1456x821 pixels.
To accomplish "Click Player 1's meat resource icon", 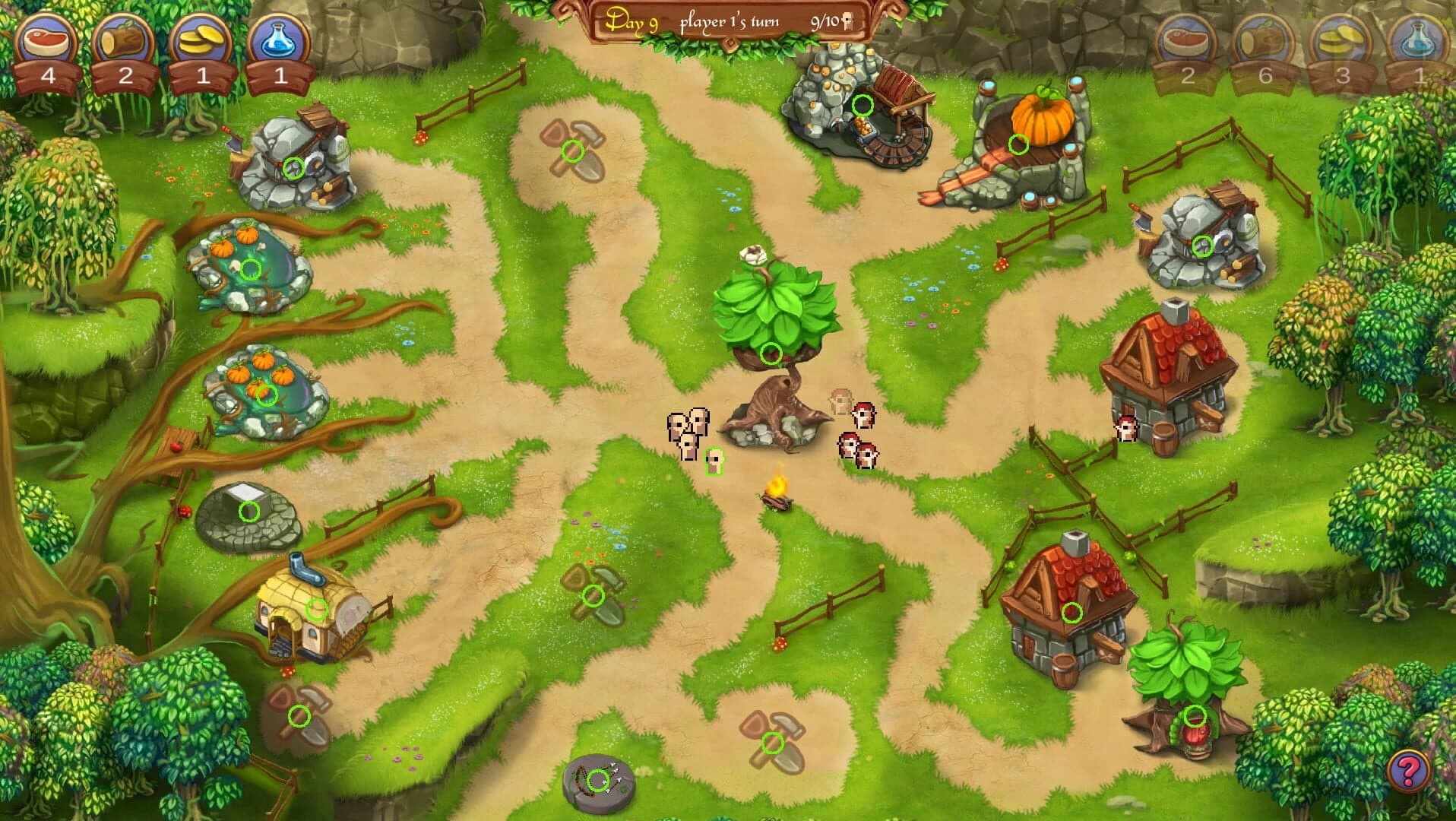I will (x=47, y=38).
